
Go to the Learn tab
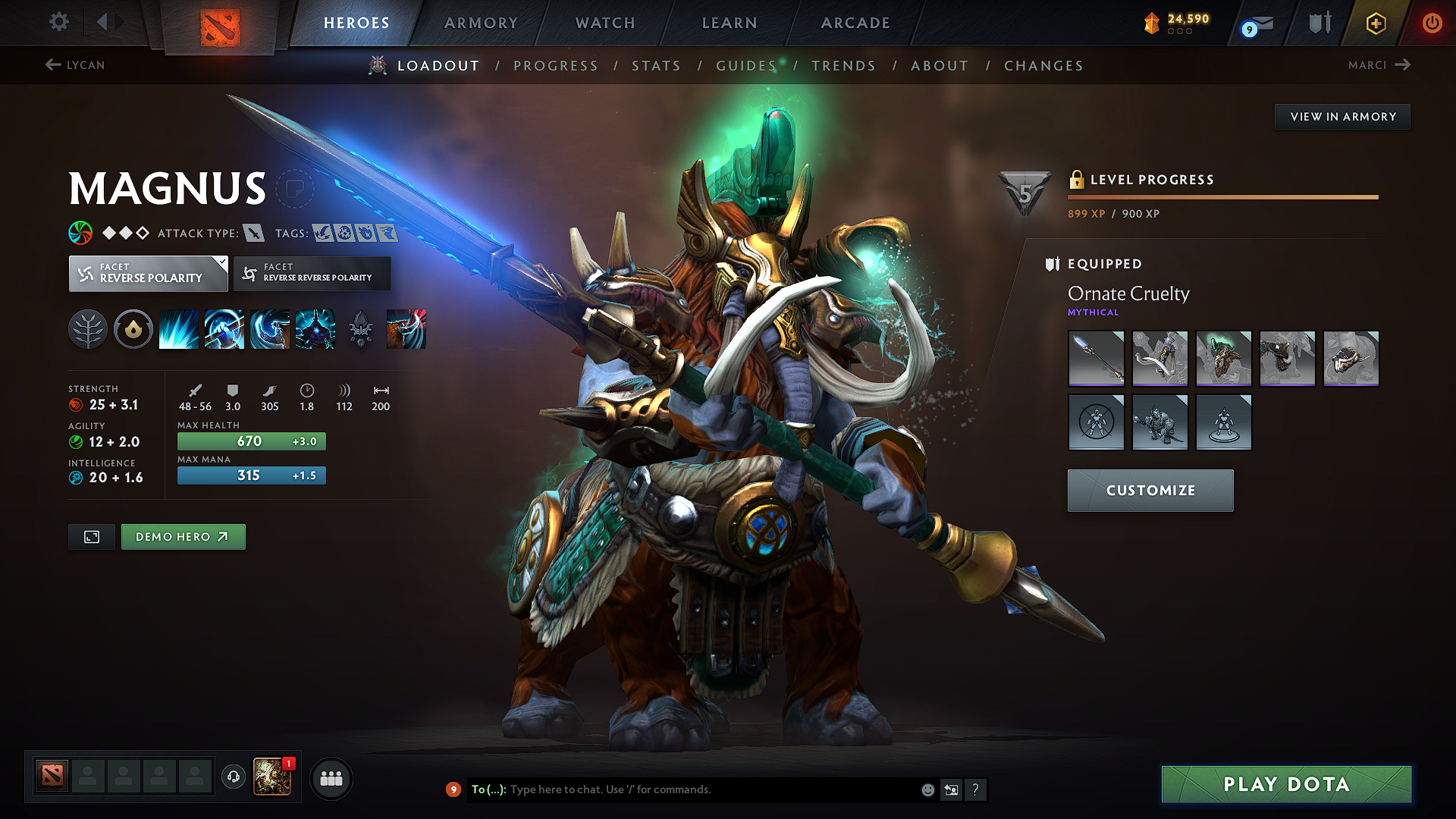coord(730,23)
